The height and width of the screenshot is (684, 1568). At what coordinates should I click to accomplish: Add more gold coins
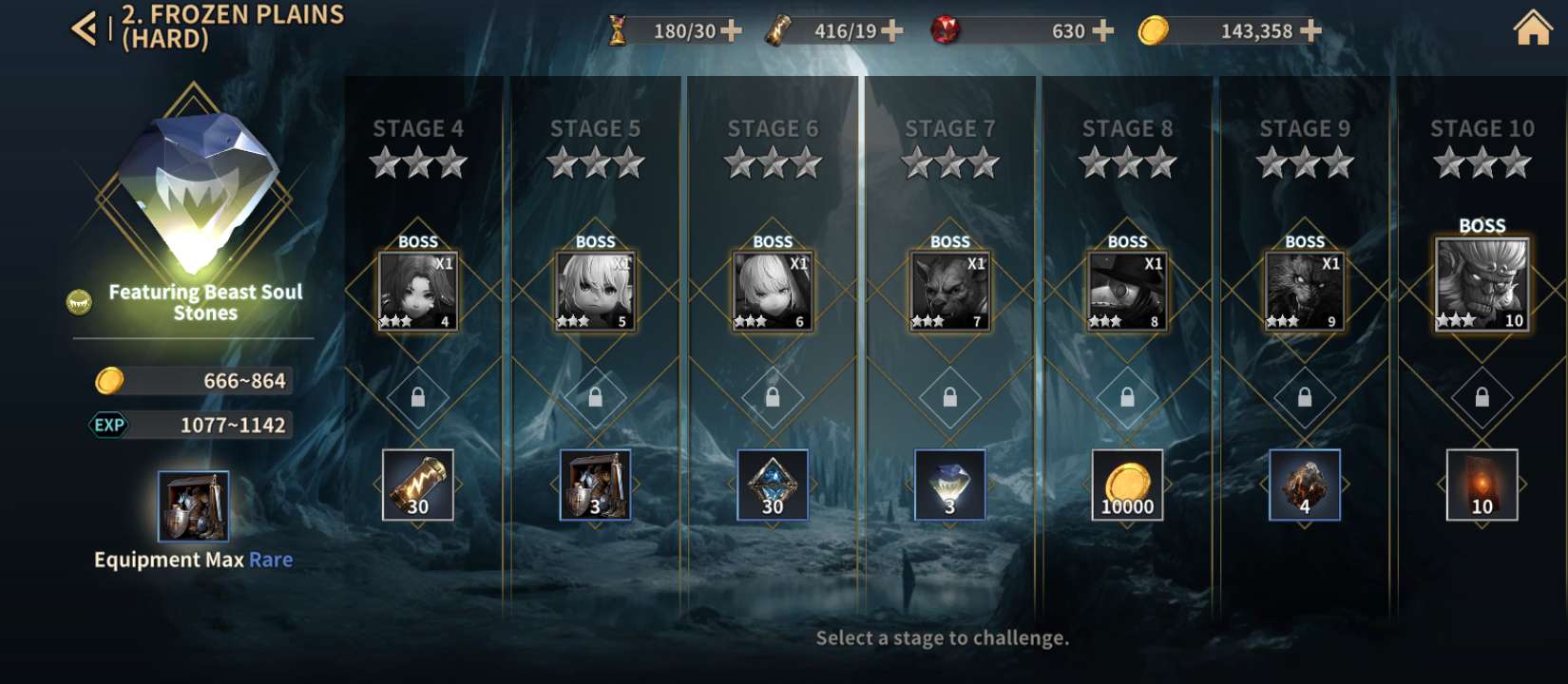[x=1310, y=31]
